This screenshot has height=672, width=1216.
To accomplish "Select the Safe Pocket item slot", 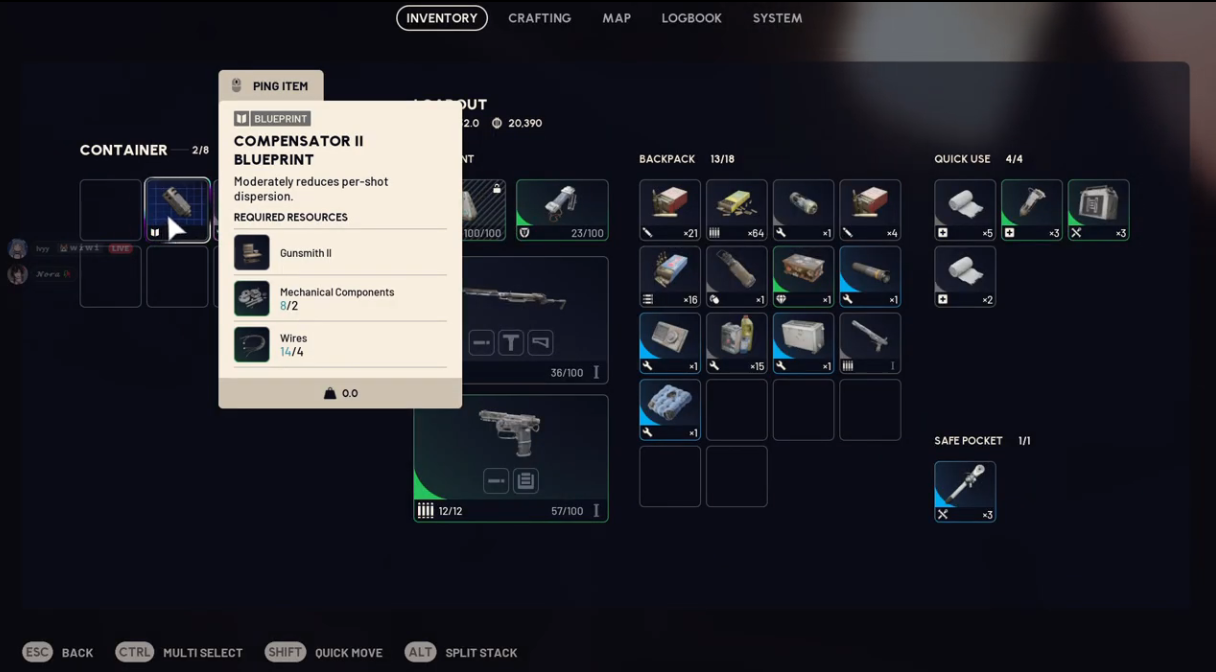I will point(965,491).
